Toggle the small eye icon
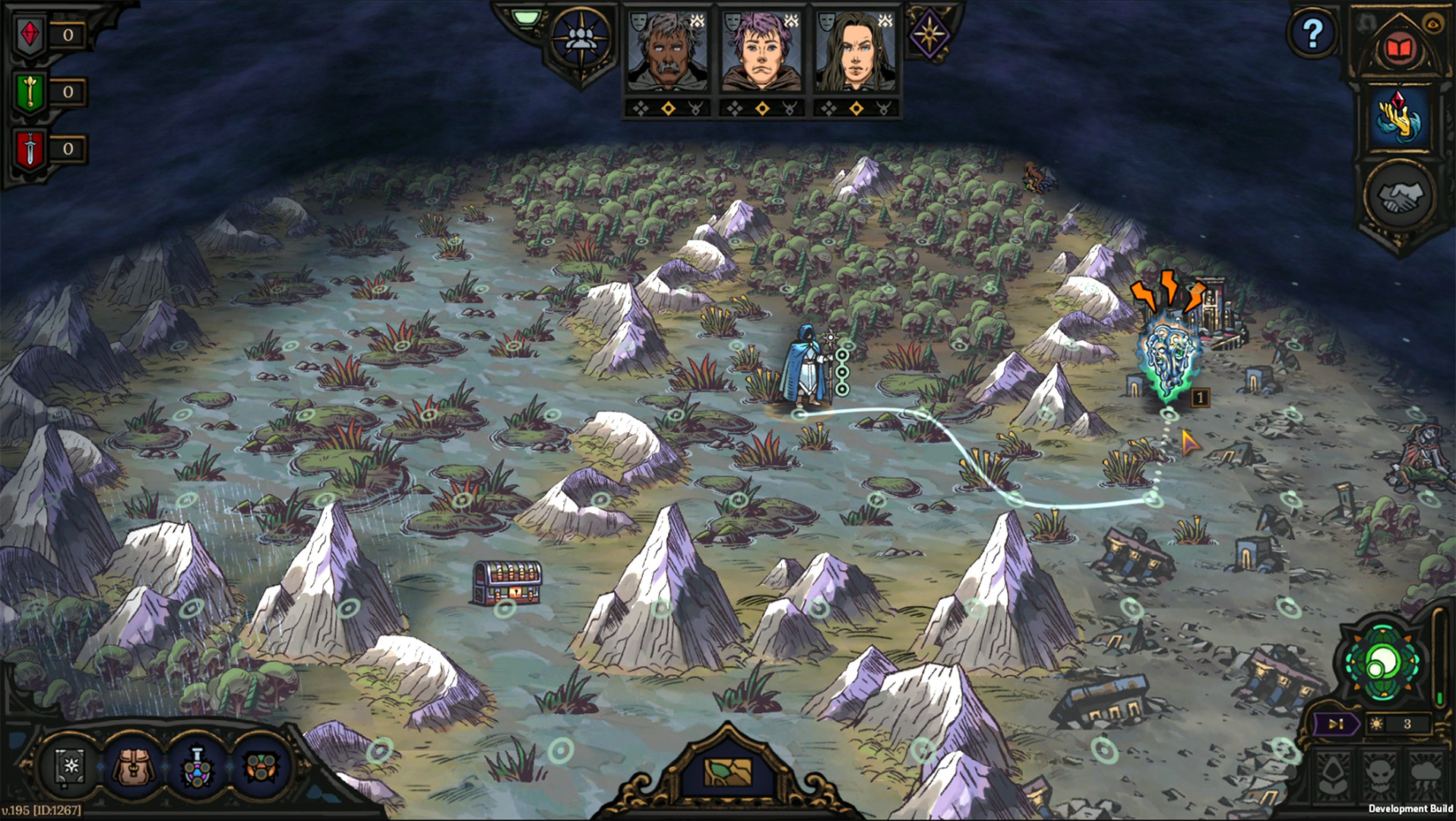The width and height of the screenshot is (1456, 821). tap(1434, 24)
